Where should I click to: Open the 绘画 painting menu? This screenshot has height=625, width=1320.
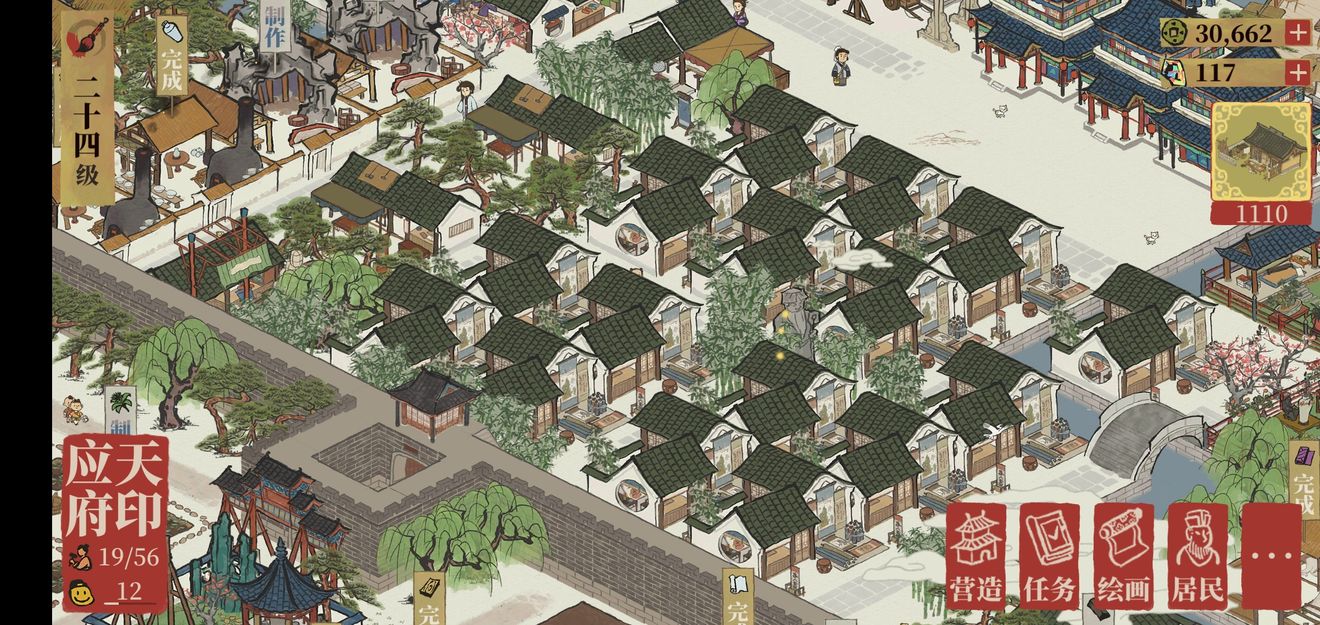pyautogui.click(x=1123, y=556)
